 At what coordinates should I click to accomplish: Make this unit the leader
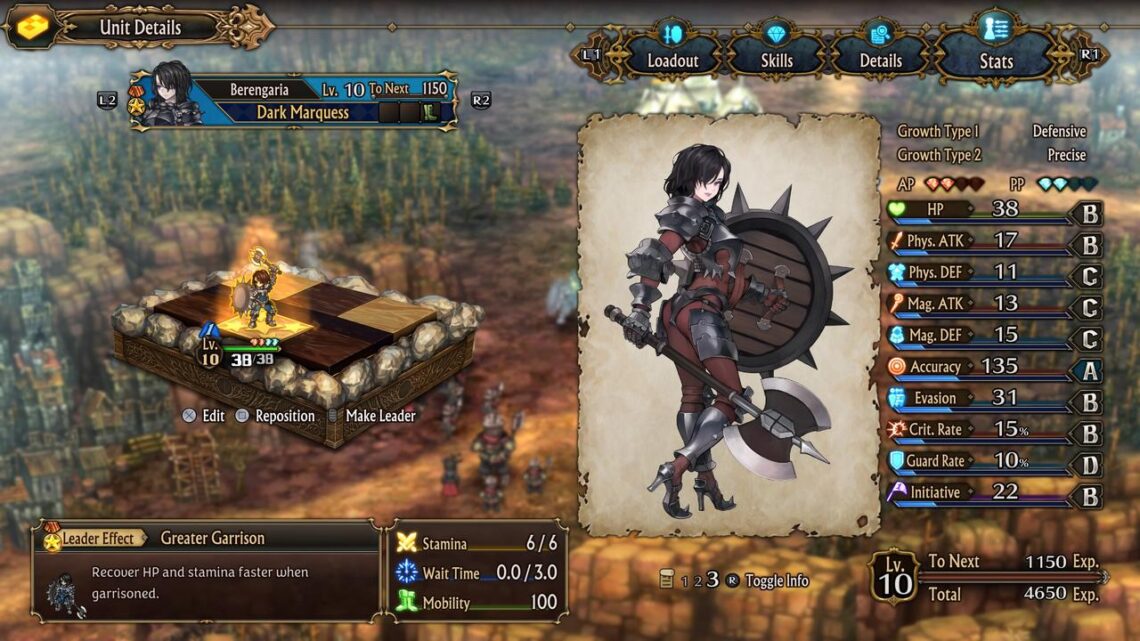(370, 416)
